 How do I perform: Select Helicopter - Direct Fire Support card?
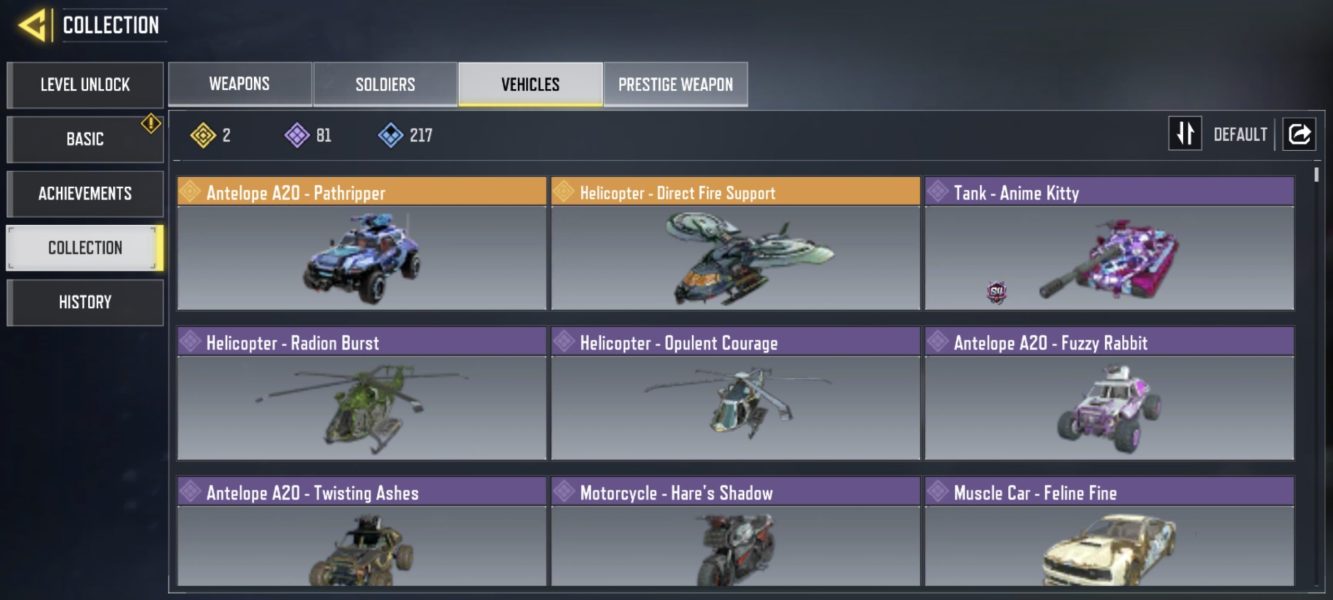coord(735,244)
